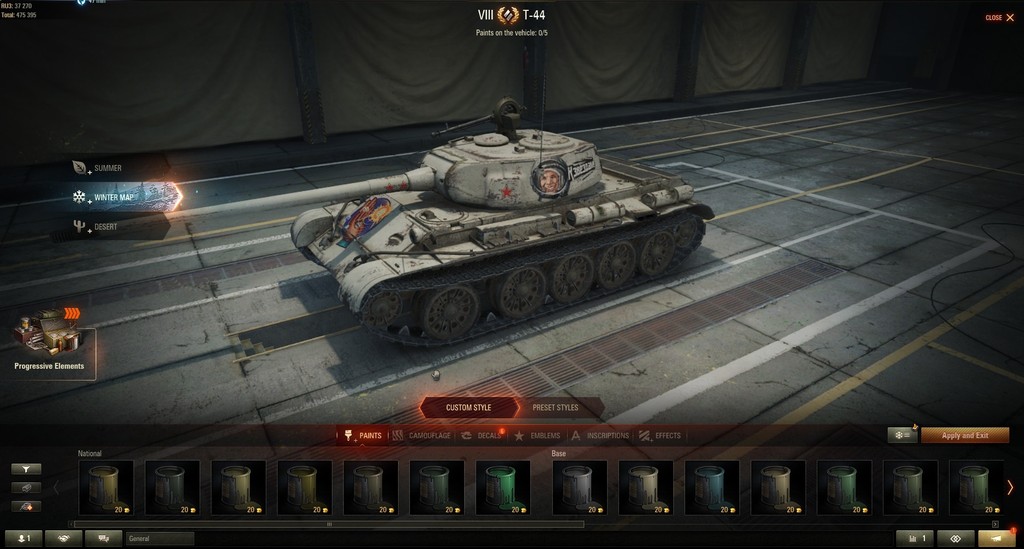Open Progressive Elements
1024x549 pixels.
tap(49, 344)
